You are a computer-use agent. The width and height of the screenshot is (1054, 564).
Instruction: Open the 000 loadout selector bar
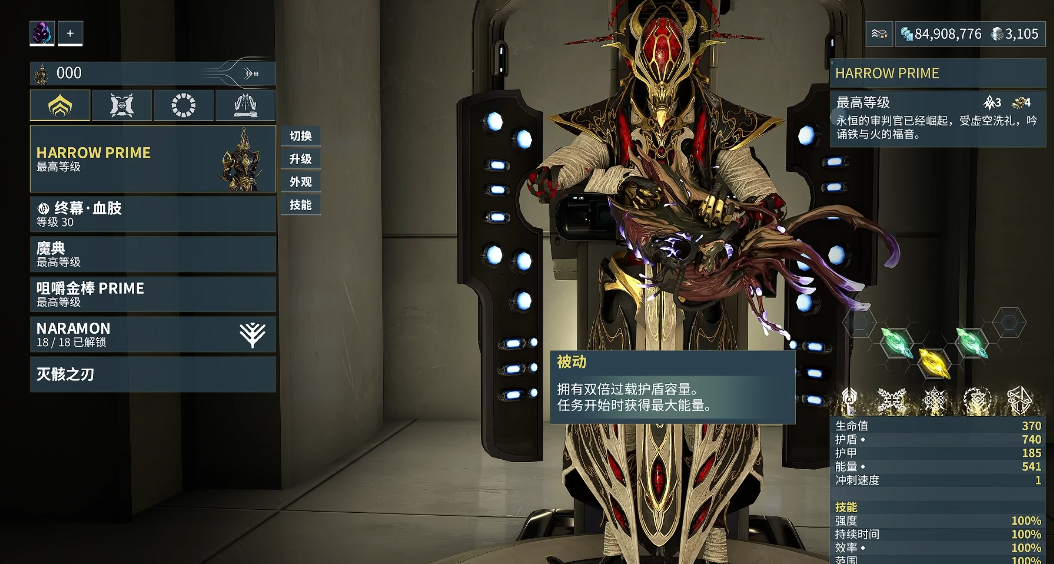click(x=152, y=73)
